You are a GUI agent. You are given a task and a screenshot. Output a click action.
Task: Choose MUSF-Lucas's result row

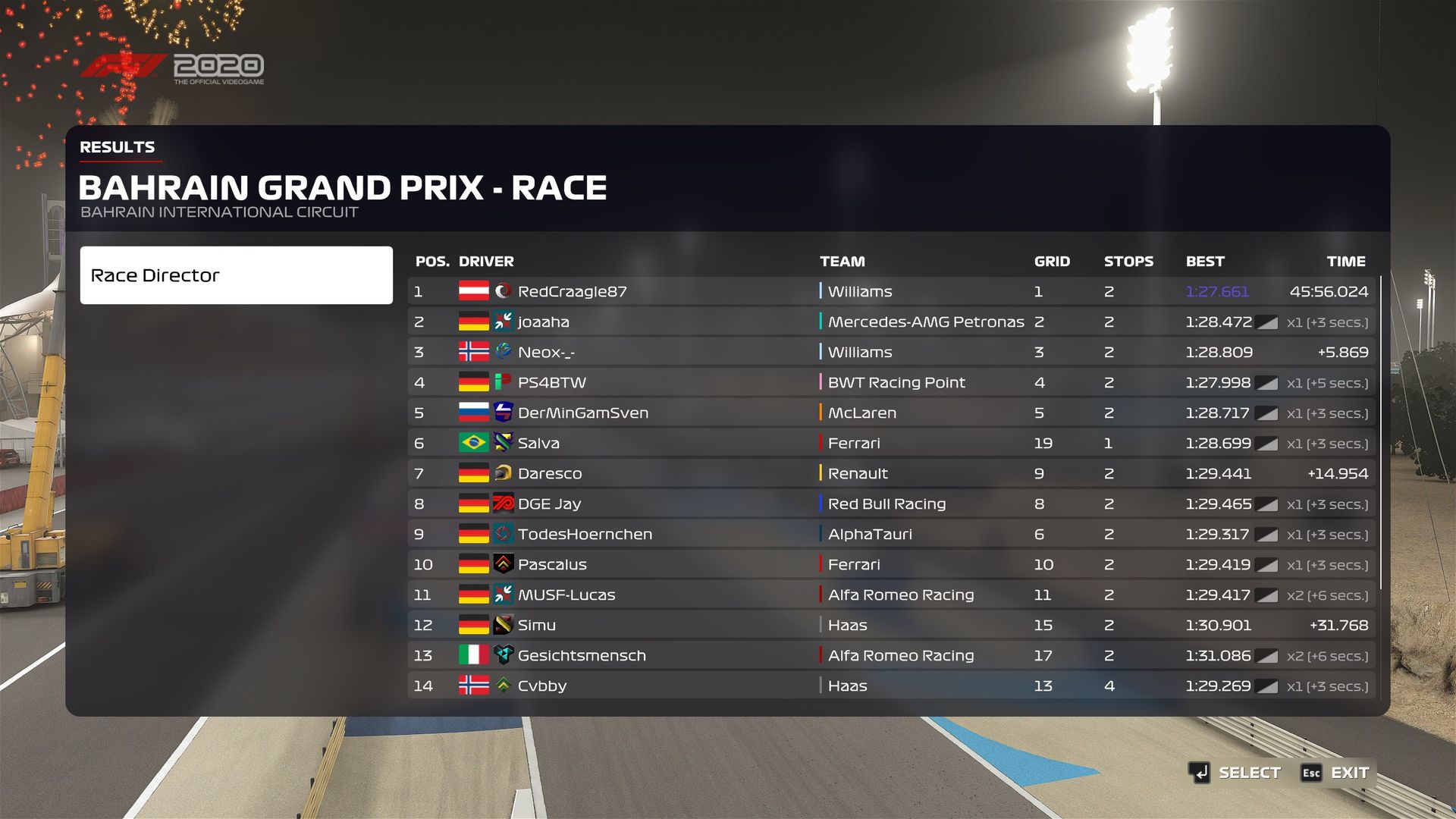pos(891,595)
